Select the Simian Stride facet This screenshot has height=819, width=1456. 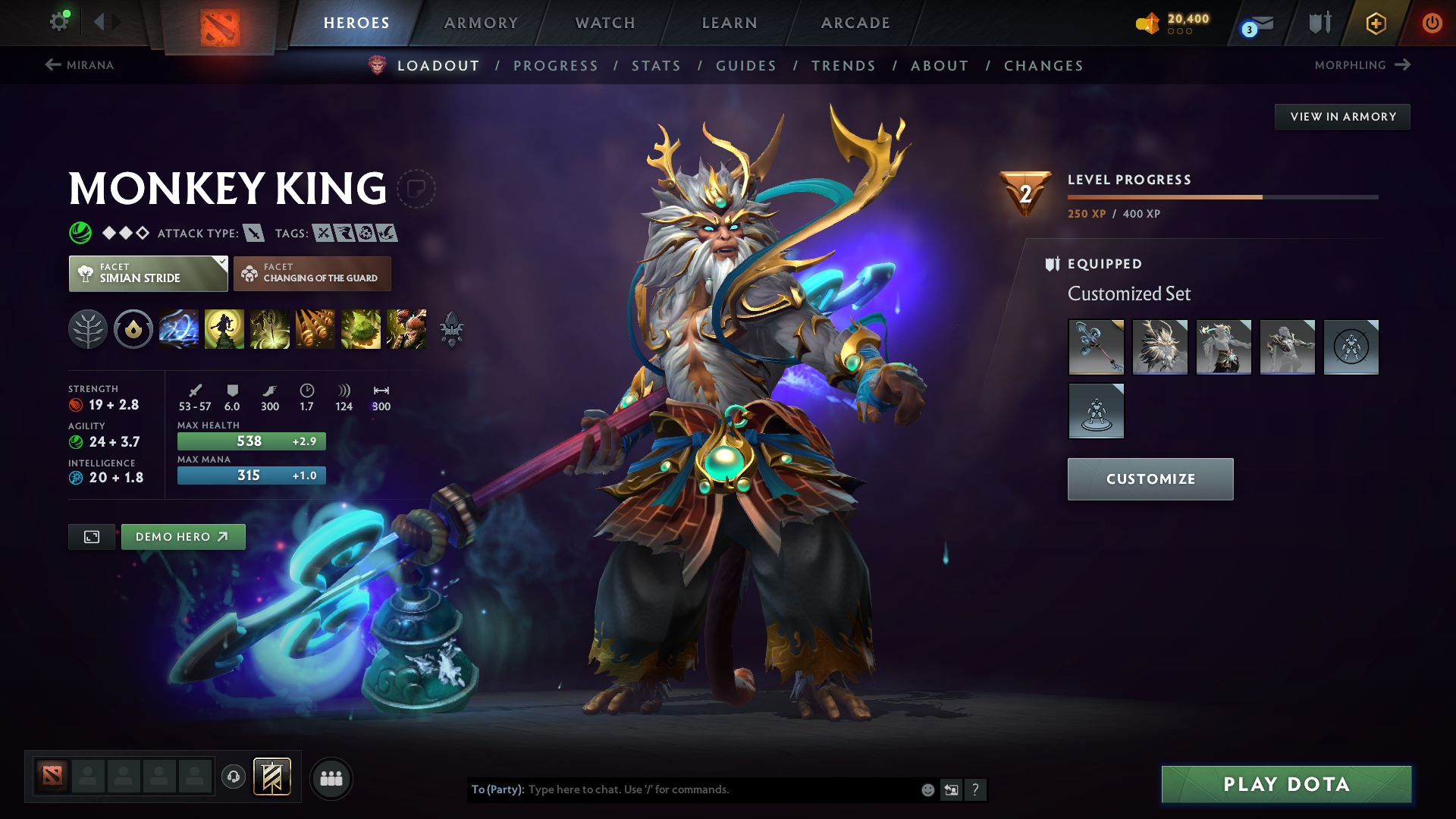tap(148, 274)
